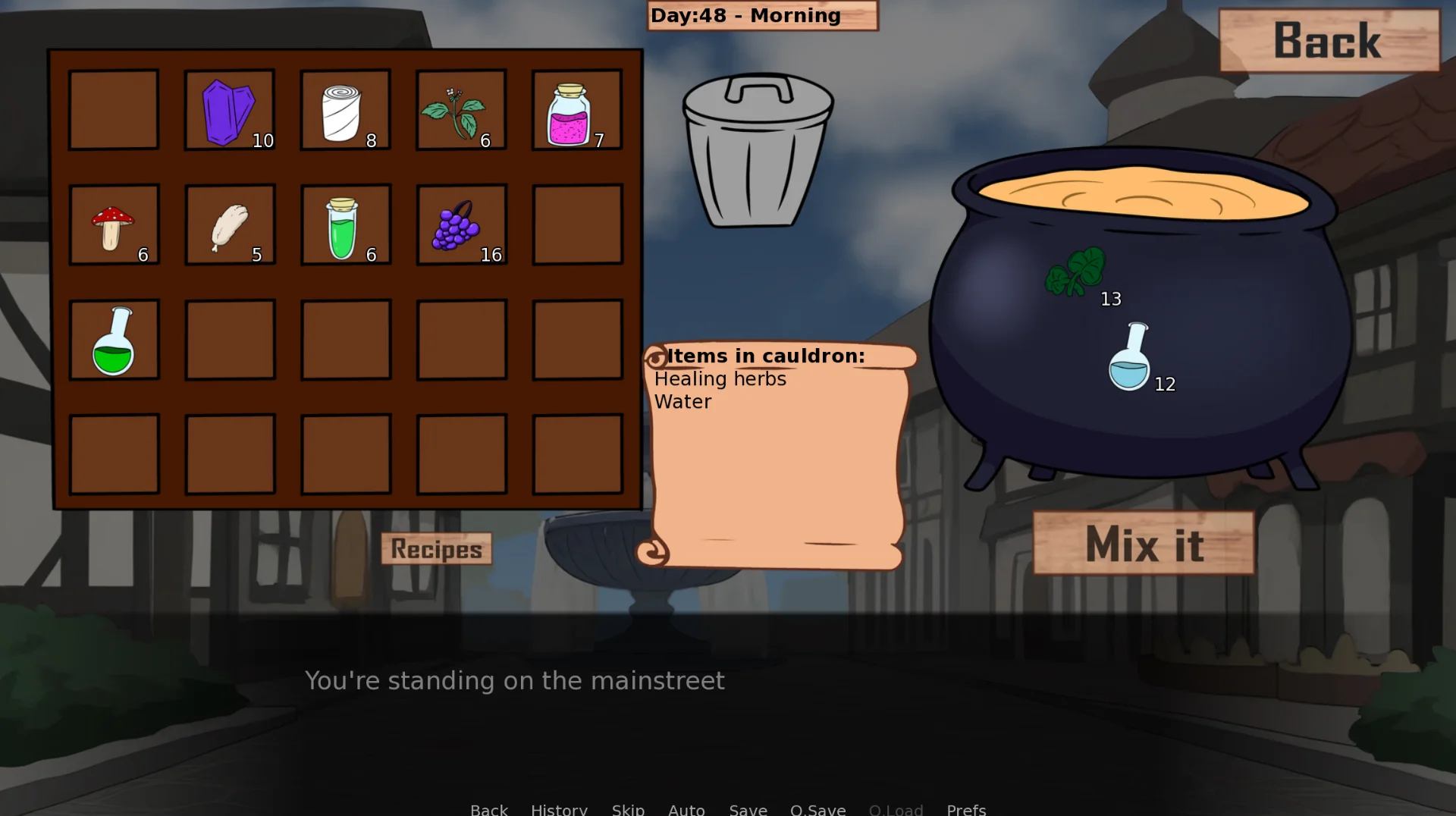Image resolution: width=1456 pixels, height=816 pixels.
Task: Pick the green vial slot
Action: pyautogui.click(x=346, y=225)
